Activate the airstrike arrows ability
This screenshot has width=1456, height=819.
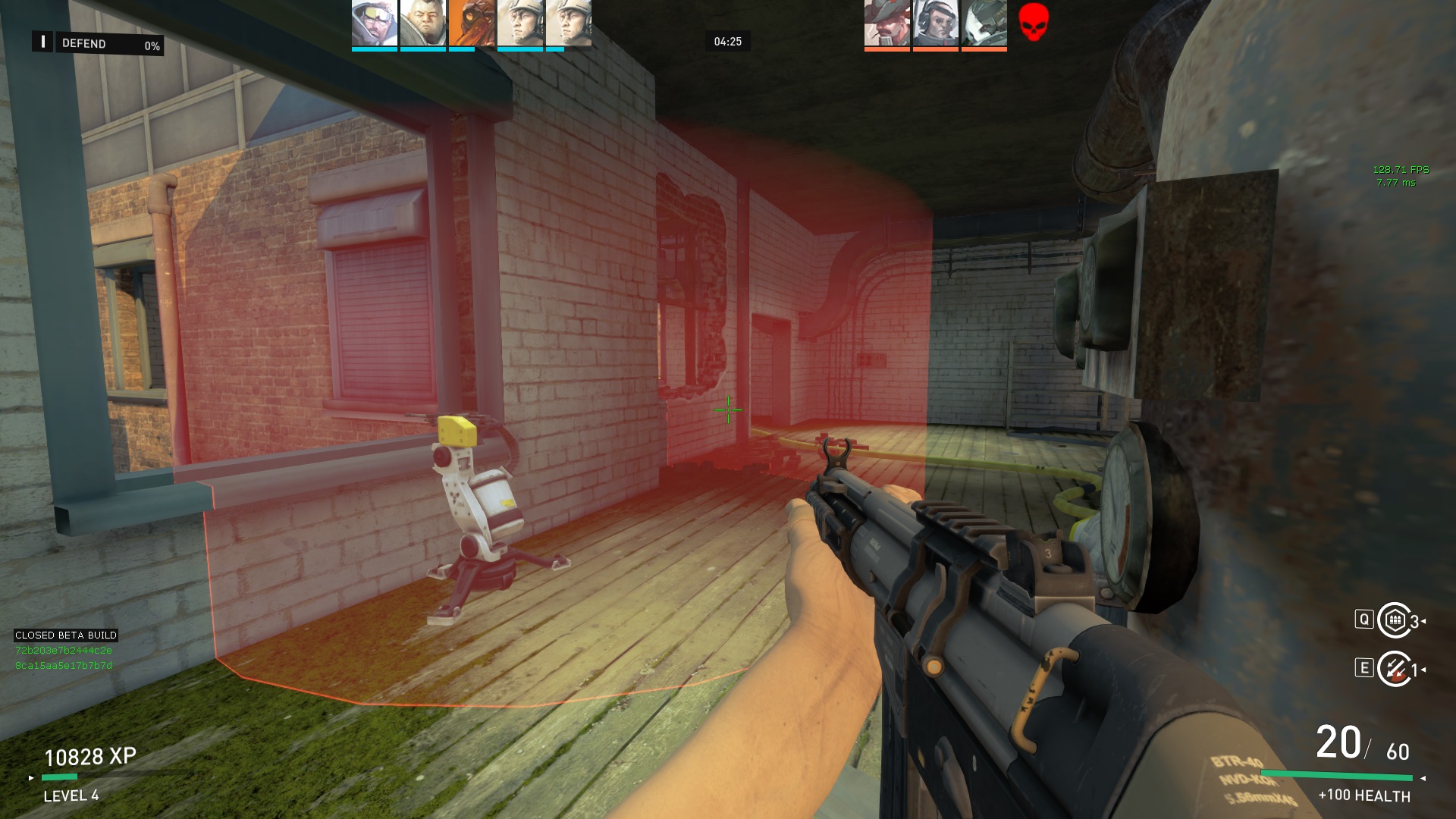[x=1394, y=669]
